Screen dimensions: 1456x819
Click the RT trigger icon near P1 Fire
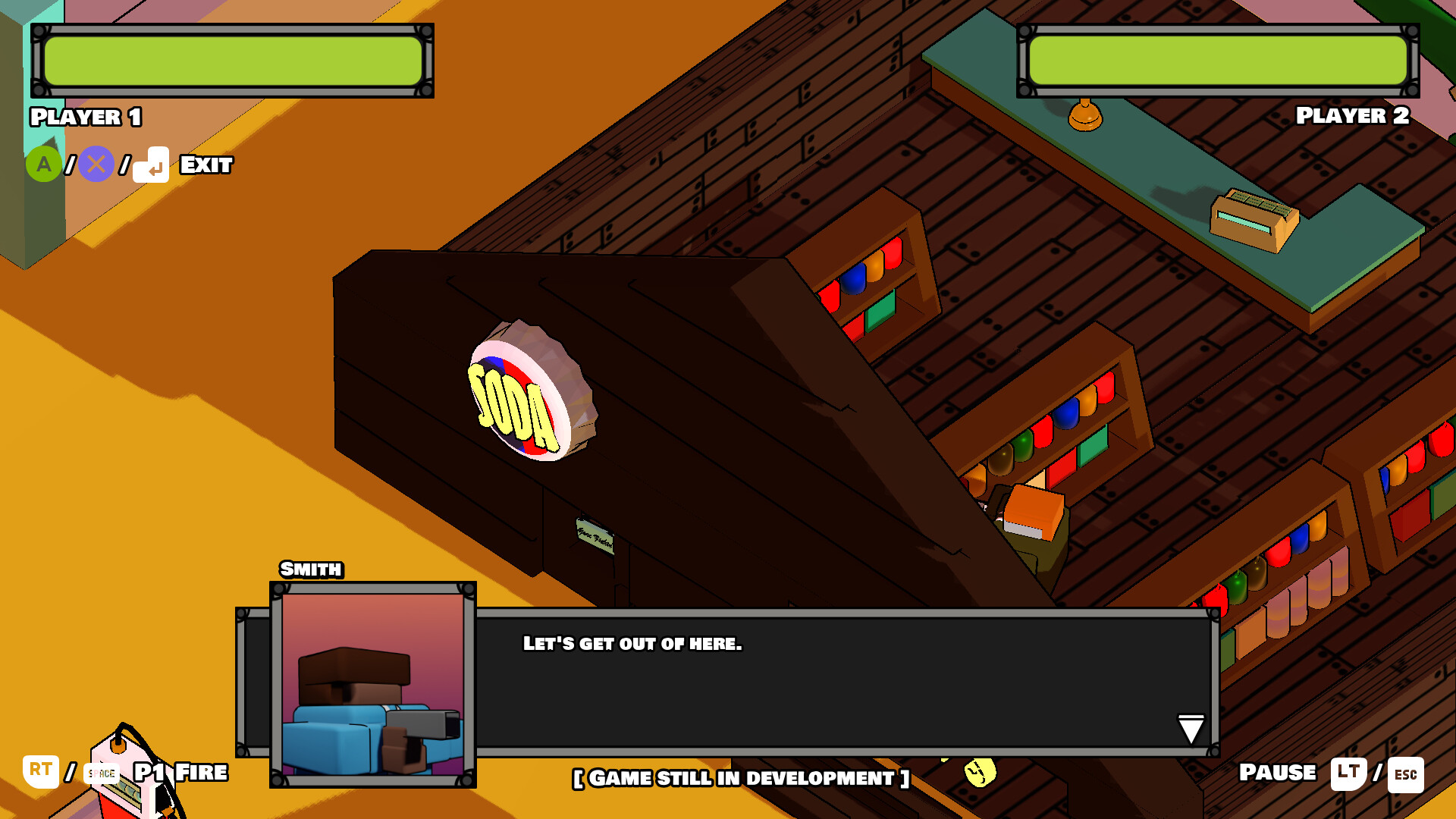[x=42, y=773]
